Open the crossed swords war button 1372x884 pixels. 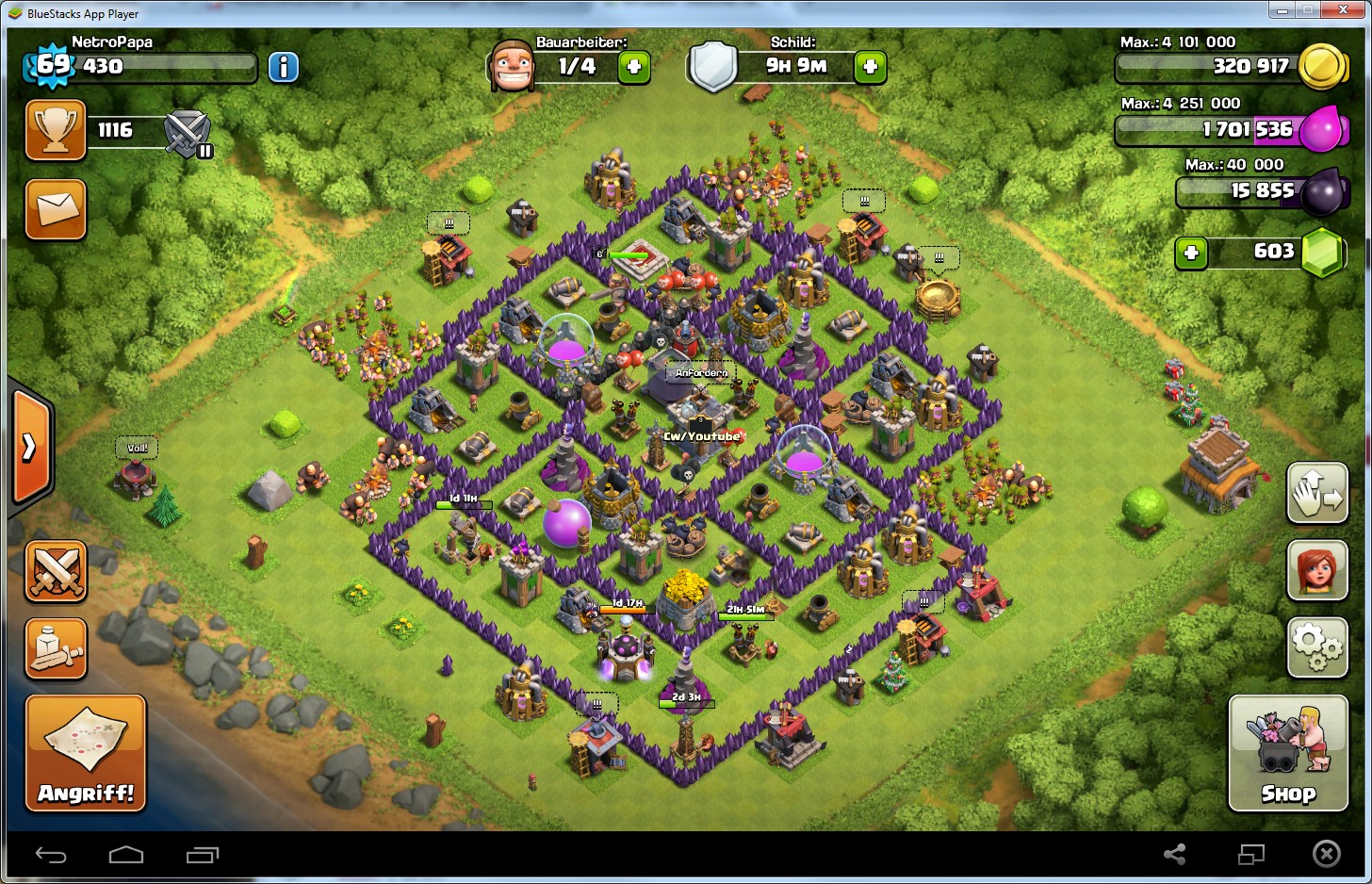coord(56,571)
